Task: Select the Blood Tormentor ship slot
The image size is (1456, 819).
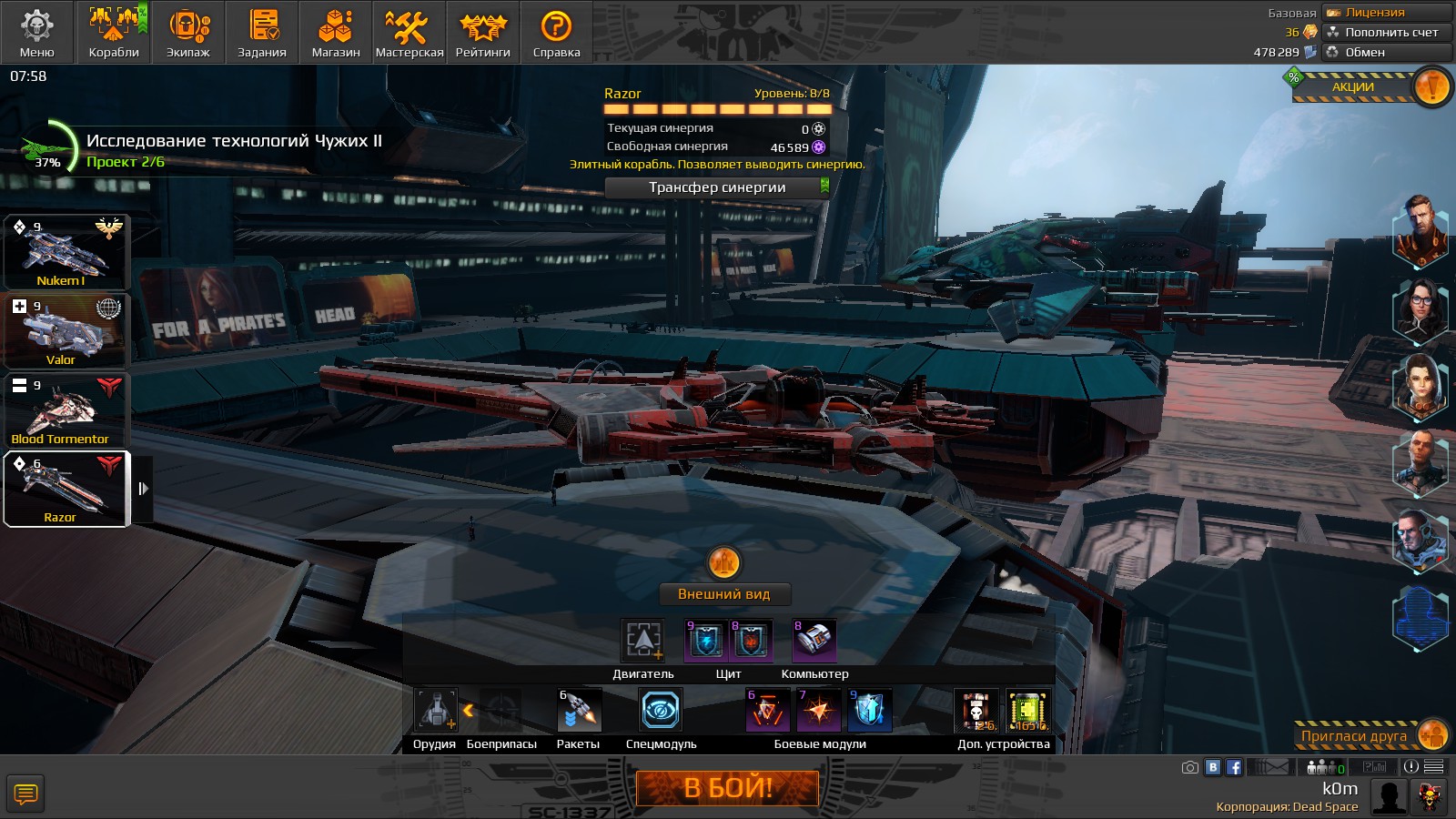Action: point(67,411)
